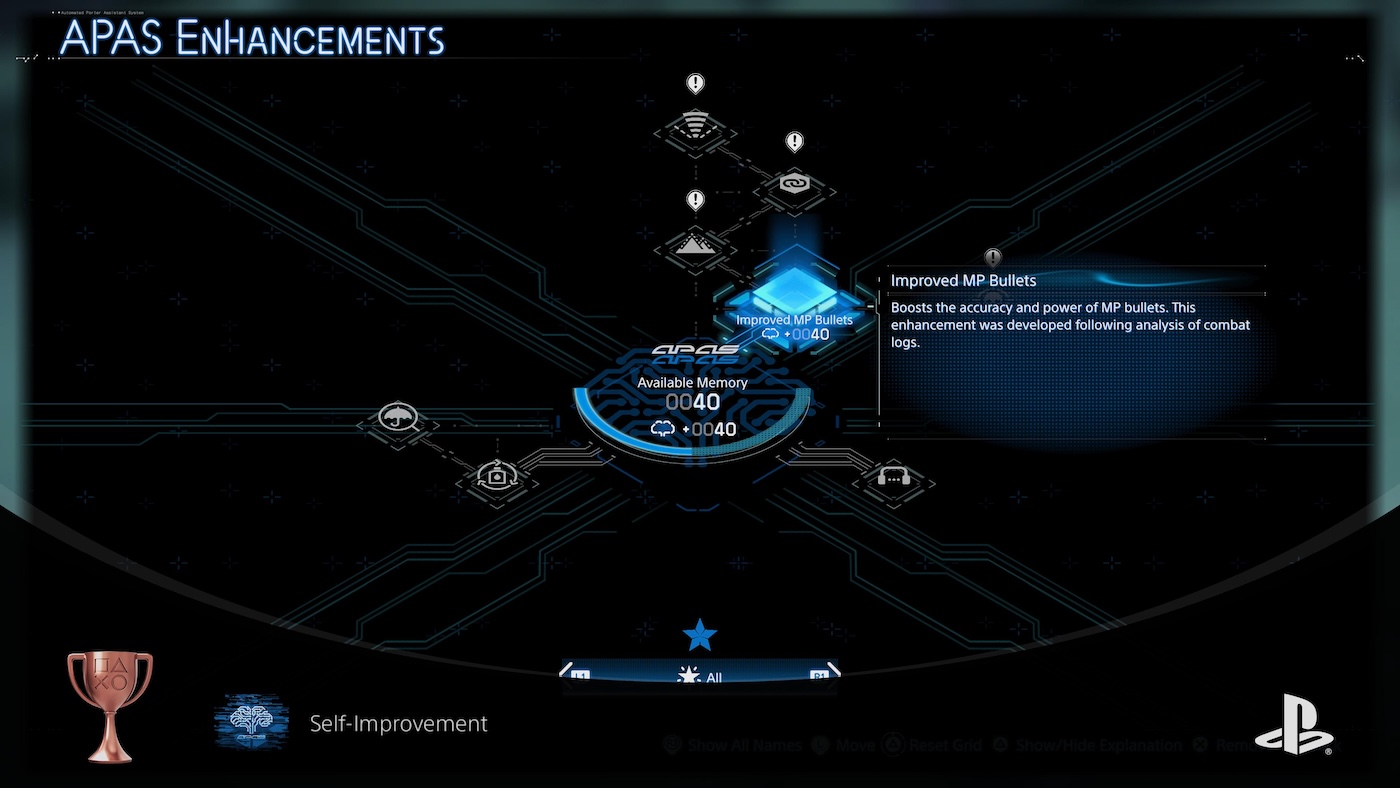Click the Self-Improvement trophy notification
The image size is (1400, 788).
(398, 723)
